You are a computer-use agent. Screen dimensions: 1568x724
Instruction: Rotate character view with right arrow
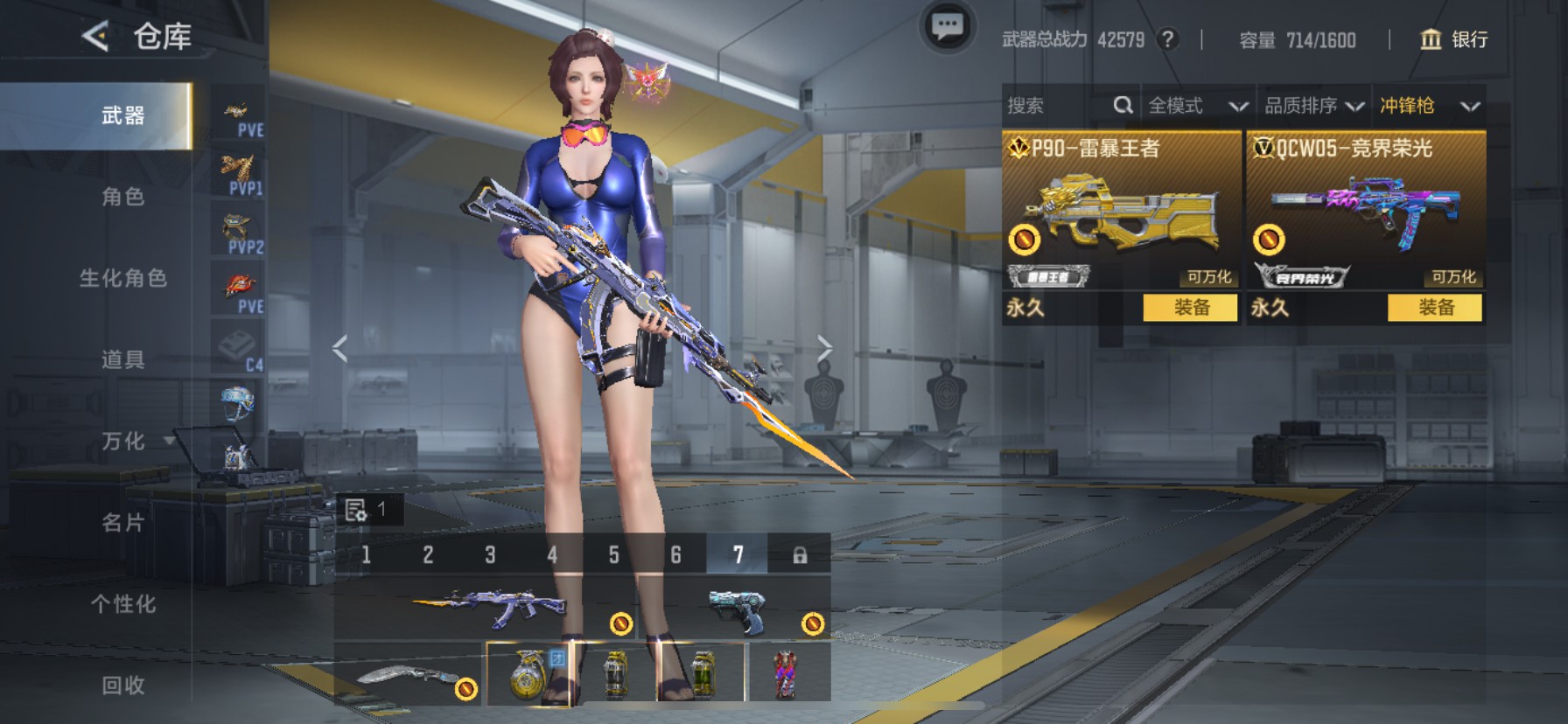click(823, 348)
